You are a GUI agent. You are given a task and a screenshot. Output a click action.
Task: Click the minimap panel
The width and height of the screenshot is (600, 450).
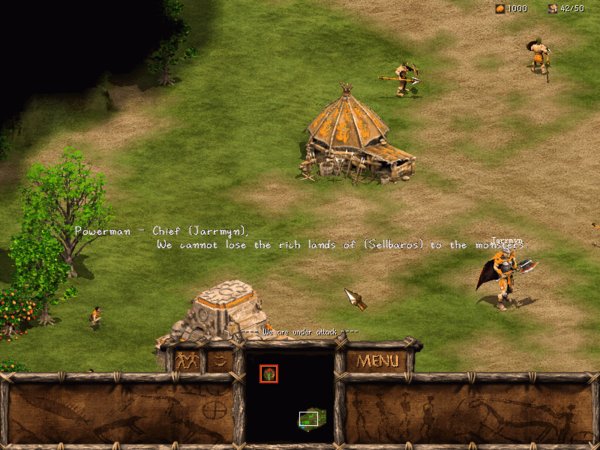coord(289,397)
